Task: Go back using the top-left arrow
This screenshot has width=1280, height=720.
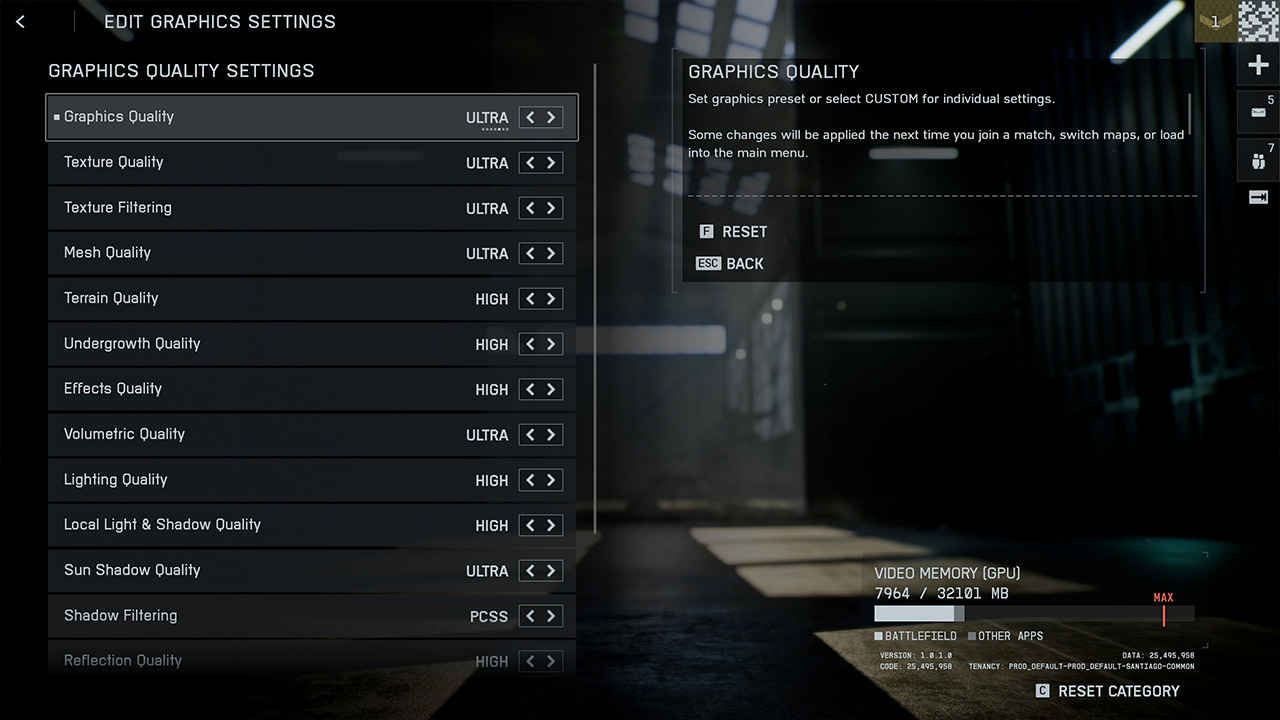Action: (x=20, y=22)
